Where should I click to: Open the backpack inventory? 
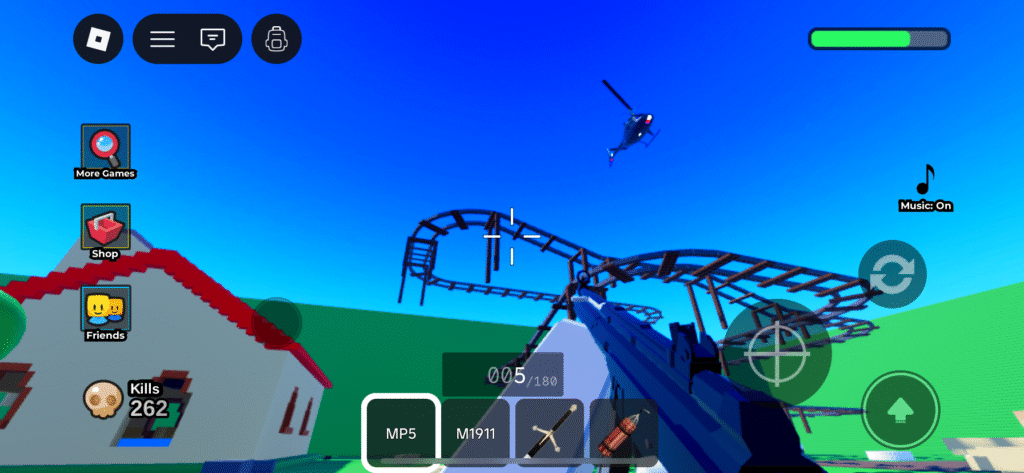click(x=276, y=39)
